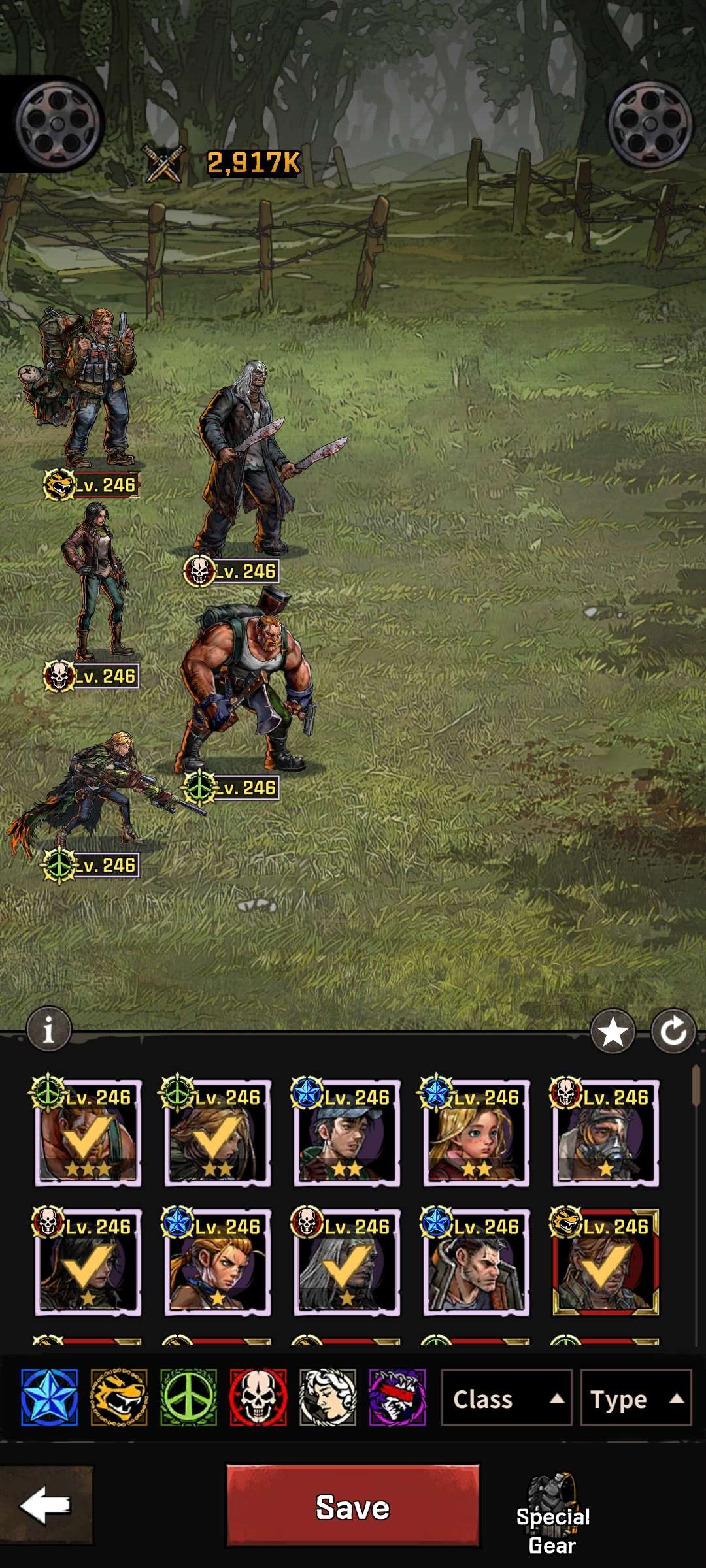706x1568 pixels.
Task: Filter heroes by purple blindfolded faction
Action: point(397,1397)
